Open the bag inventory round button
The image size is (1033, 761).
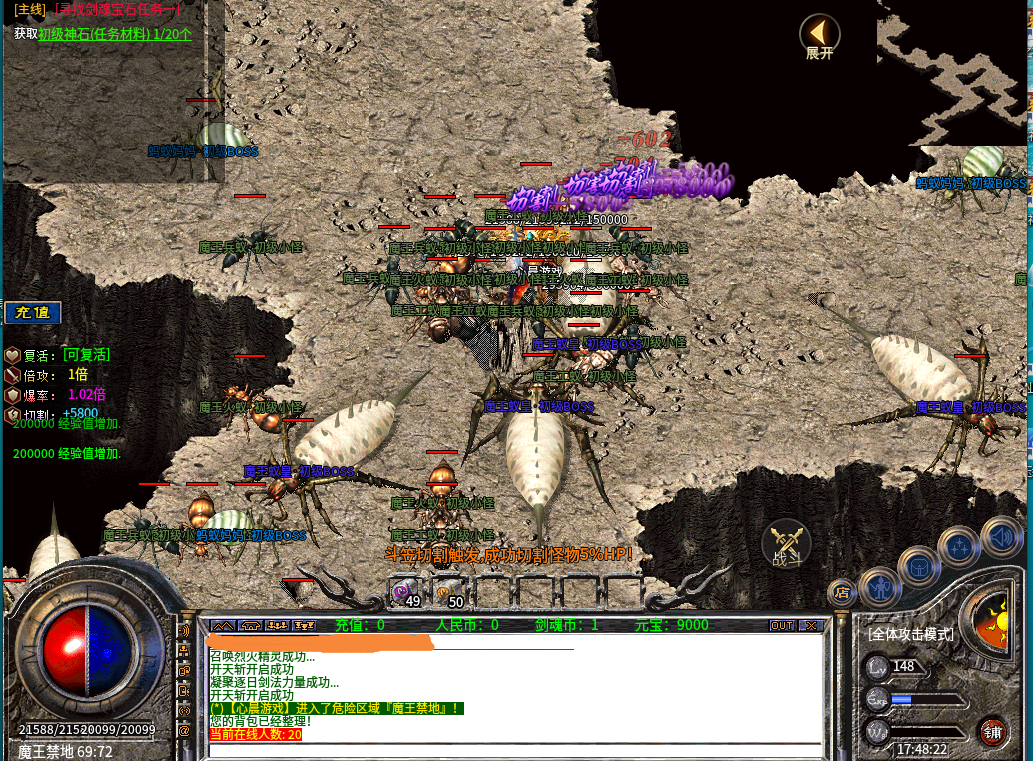pos(919,567)
